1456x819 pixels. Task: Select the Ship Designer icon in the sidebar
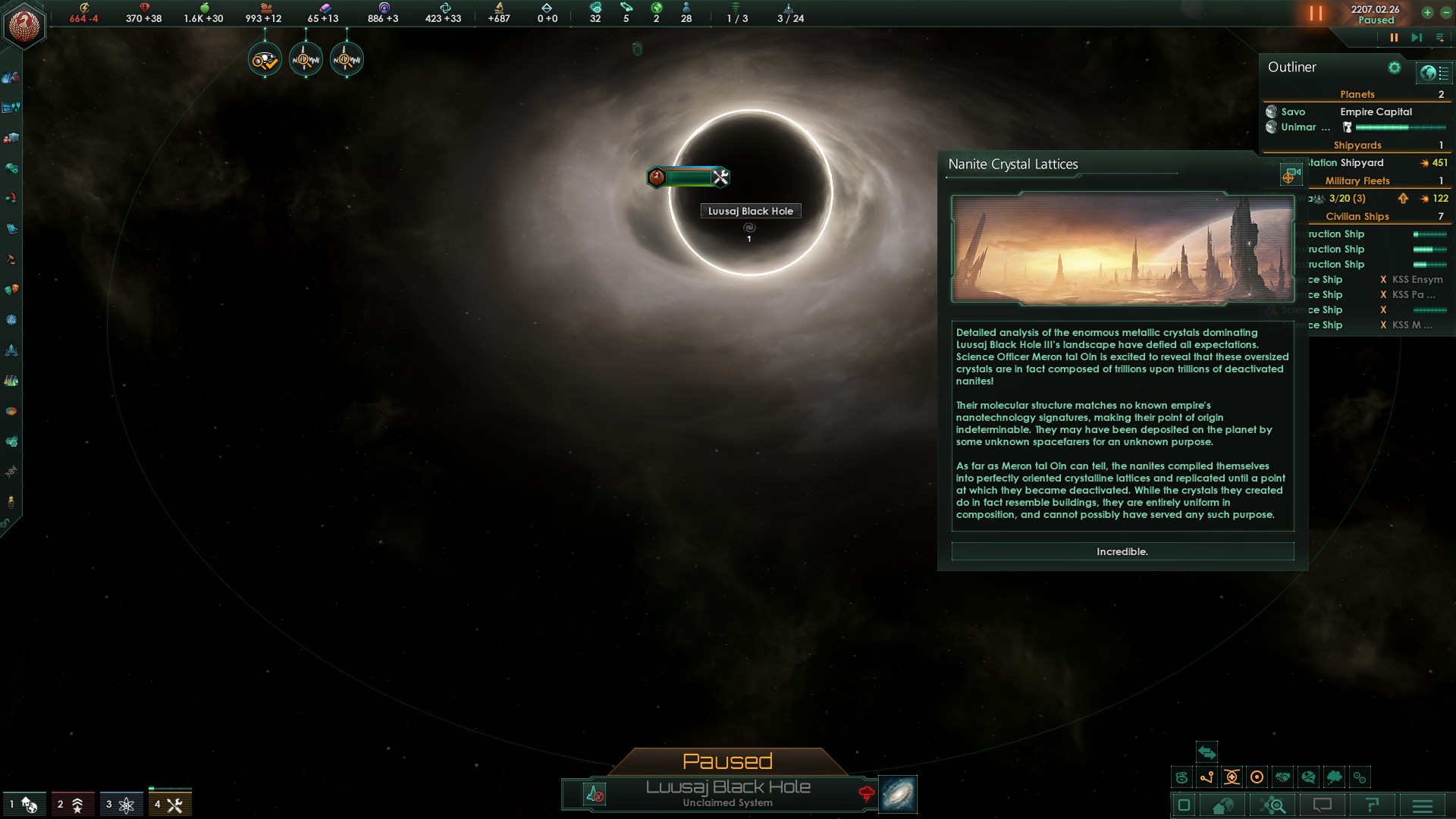tap(11, 349)
